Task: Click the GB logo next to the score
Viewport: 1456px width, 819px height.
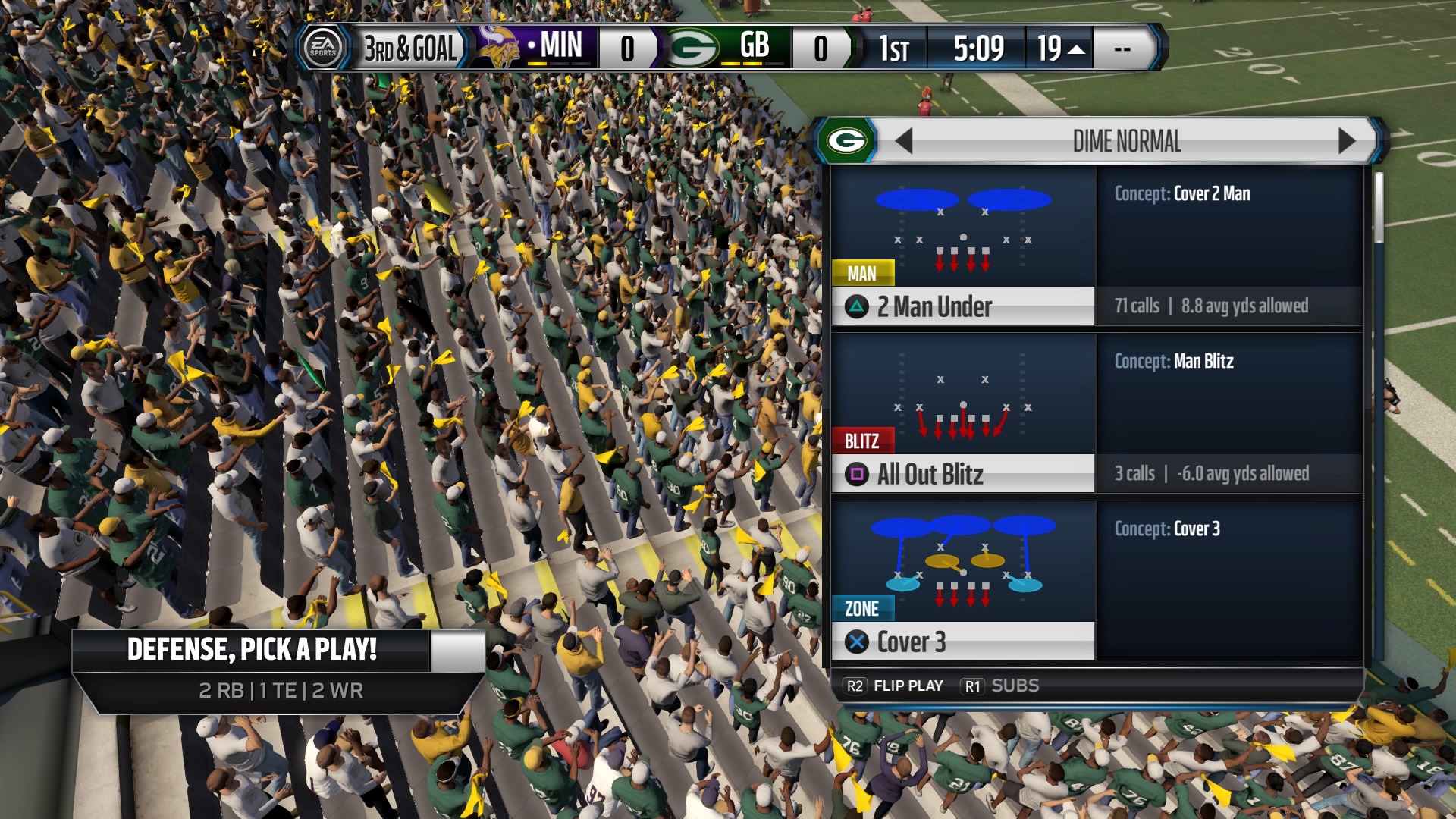Action: coord(692,48)
